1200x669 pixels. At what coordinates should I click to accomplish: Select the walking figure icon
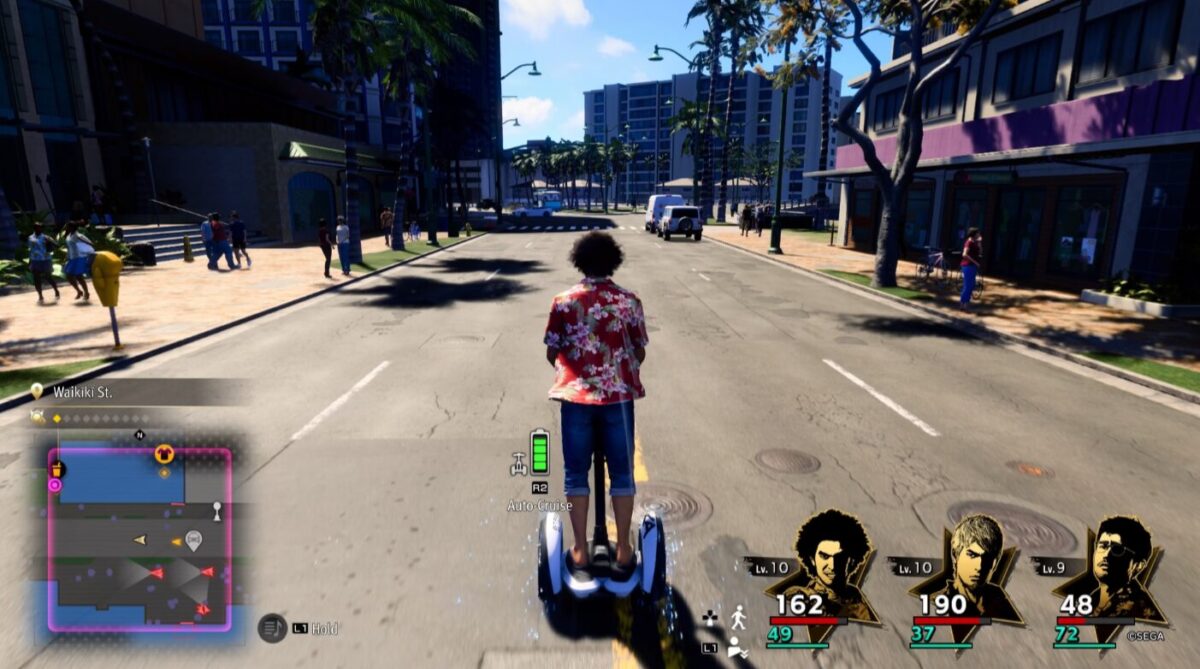pos(738,617)
